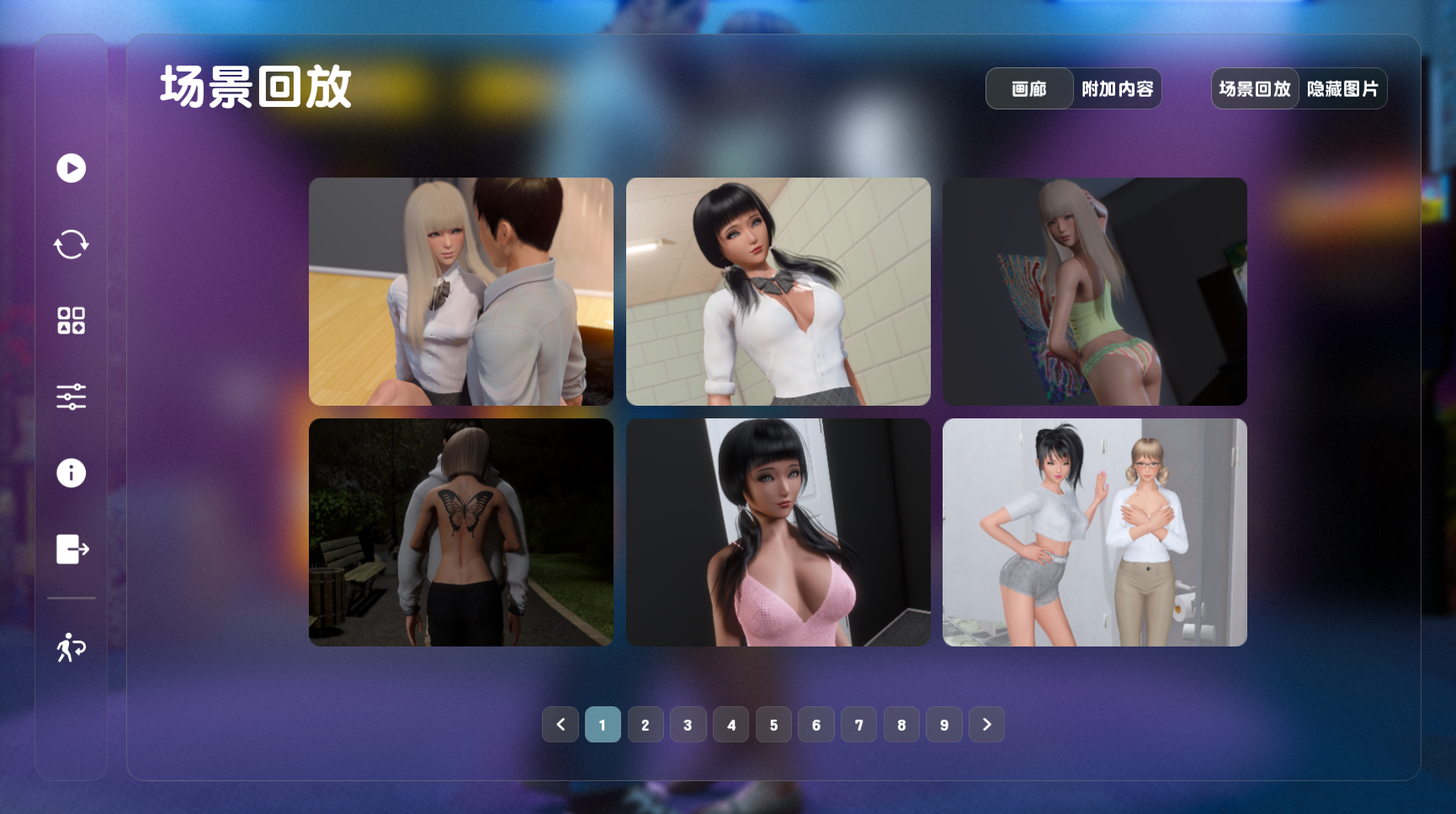Viewport: 1456px width, 814px height.
Task: Show the info icon panel
Action: coord(72,473)
